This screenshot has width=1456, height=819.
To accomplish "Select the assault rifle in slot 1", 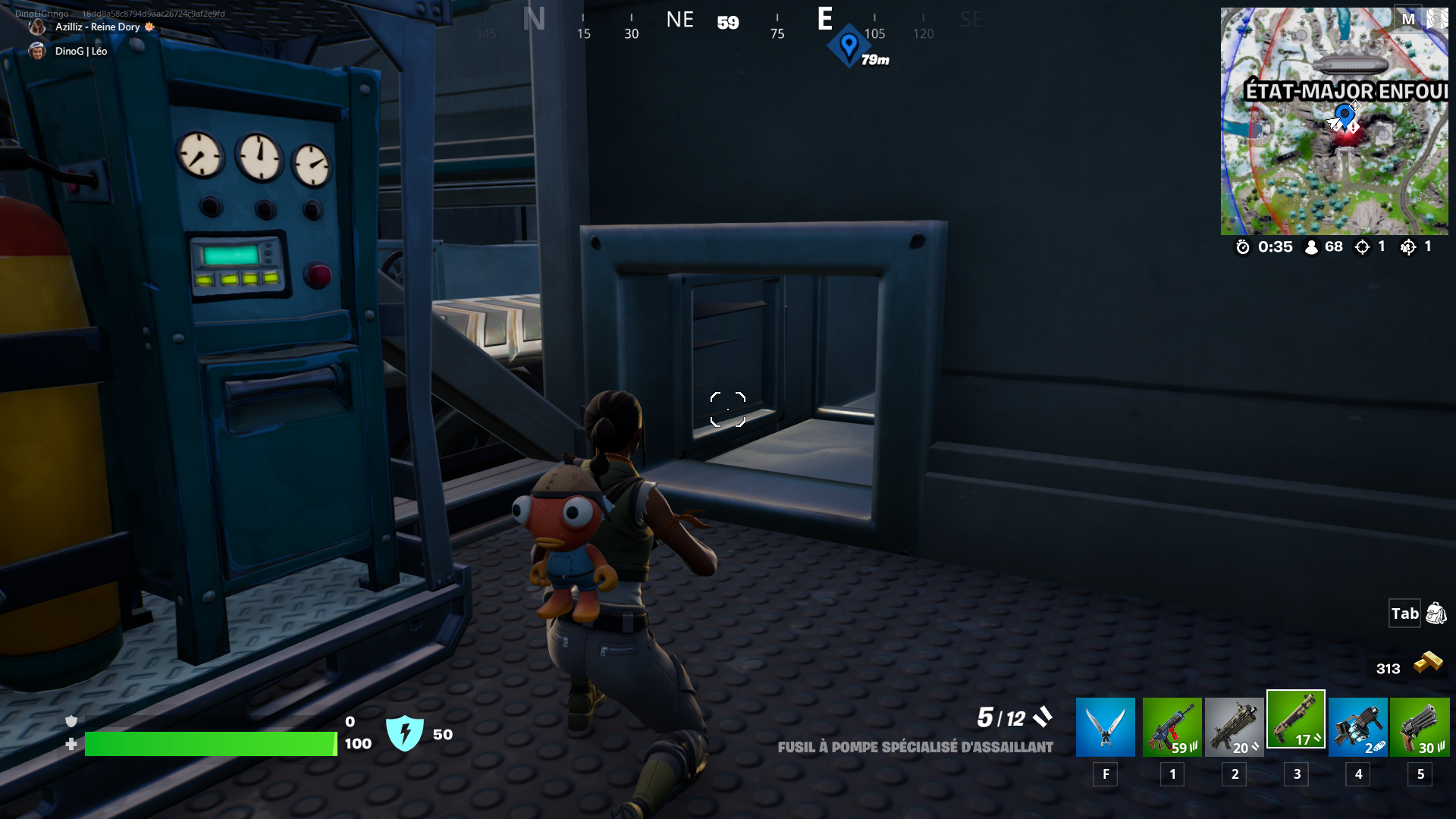I will [1172, 726].
